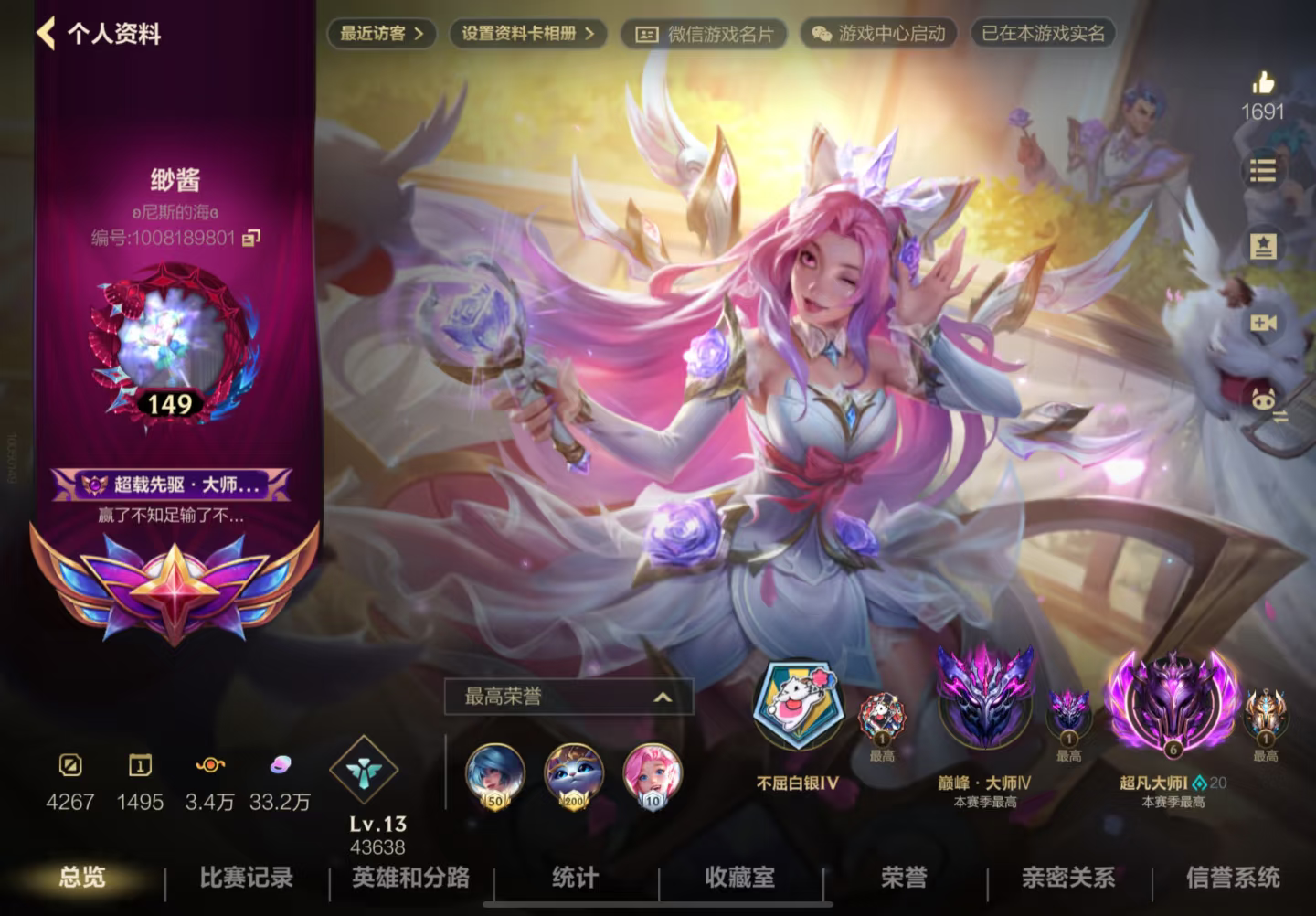This screenshot has width=1316, height=916.
Task: Toggle the 游戏中心启动 option
Action: point(878,35)
